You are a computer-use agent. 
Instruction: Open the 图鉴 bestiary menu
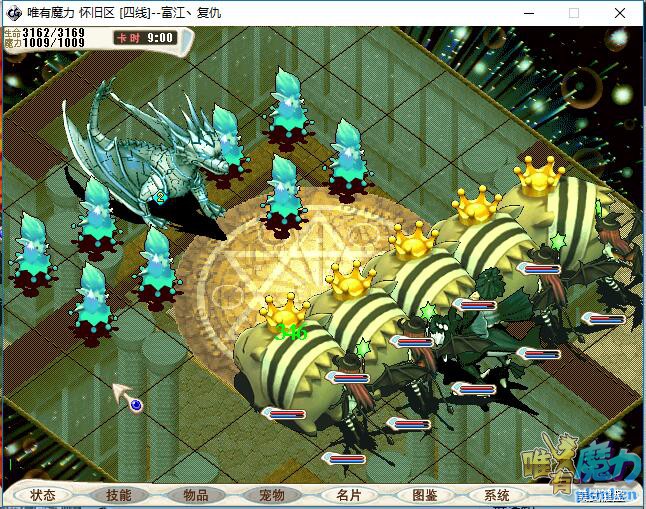[x=424, y=495]
